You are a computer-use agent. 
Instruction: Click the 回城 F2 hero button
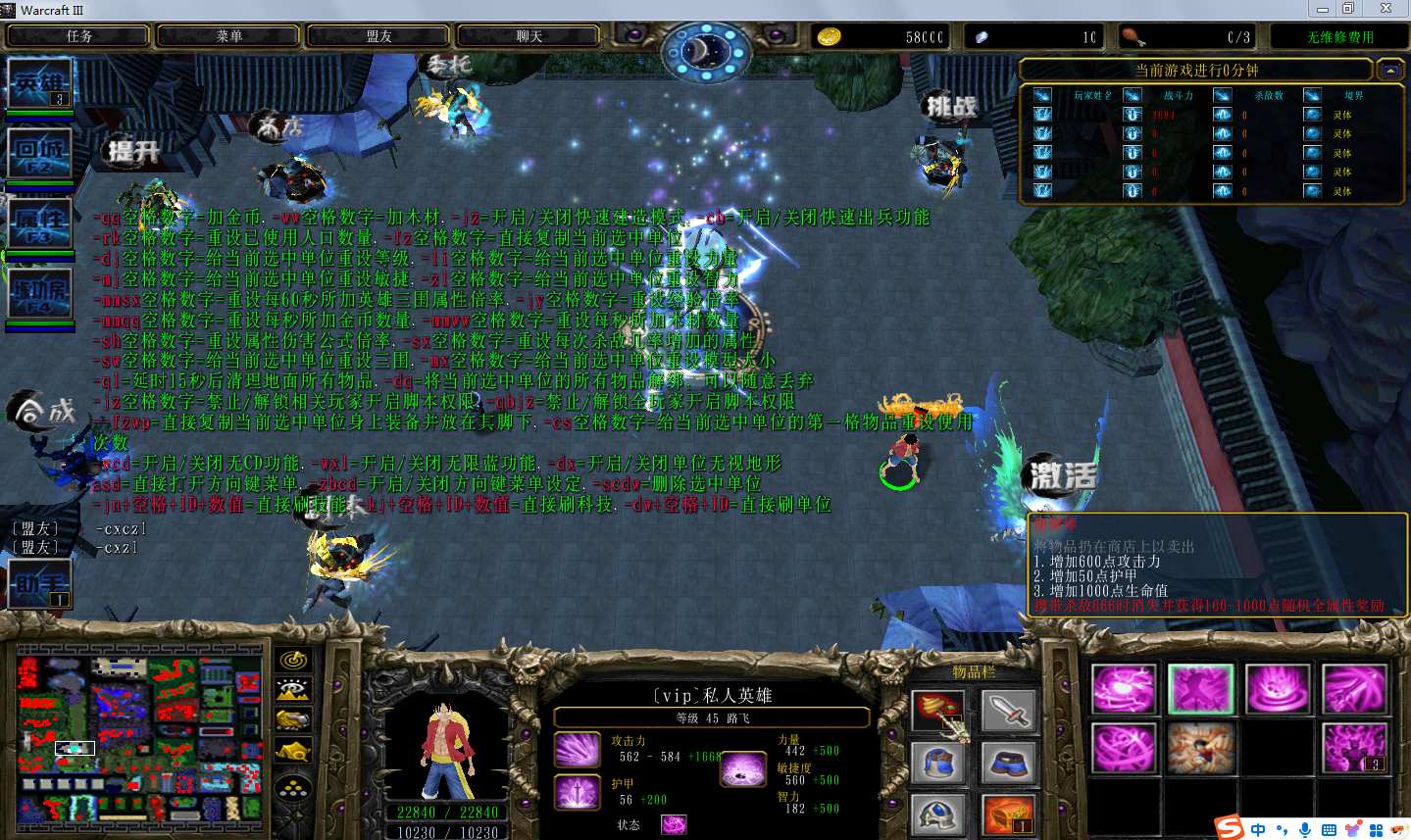pos(39,154)
